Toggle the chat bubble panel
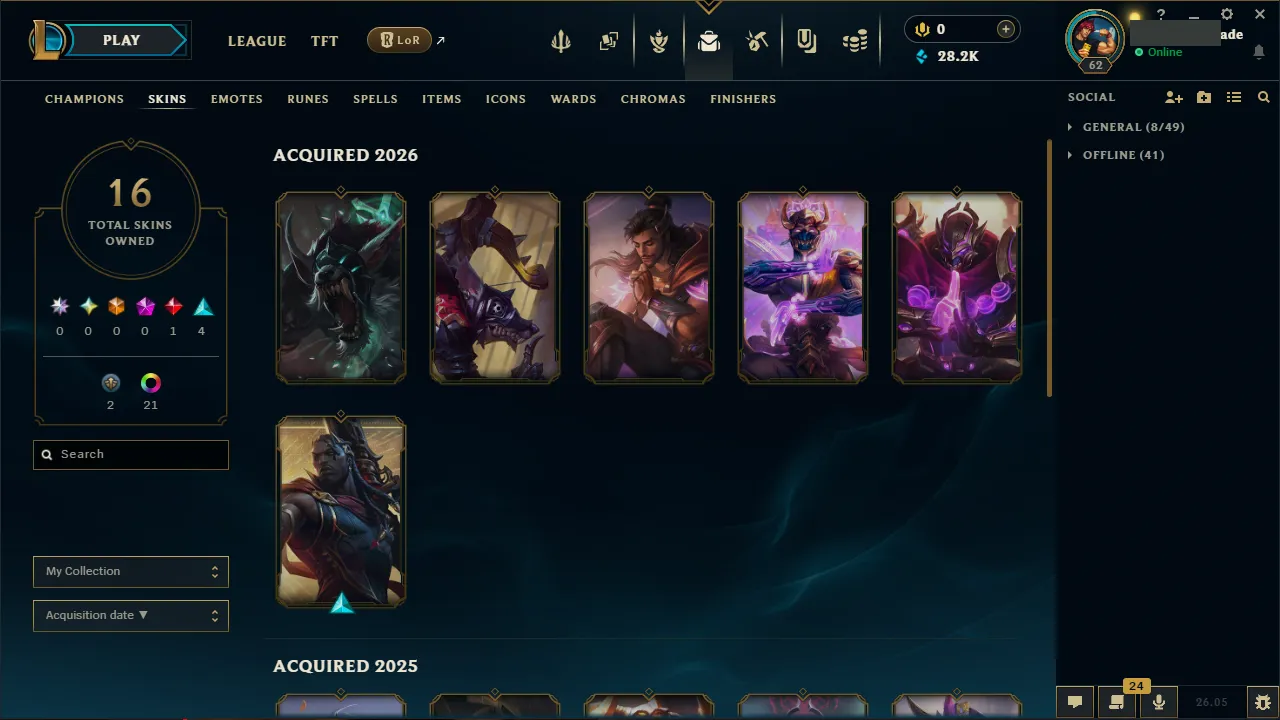Viewport: 1280px width, 720px height. pyautogui.click(x=1075, y=701)
